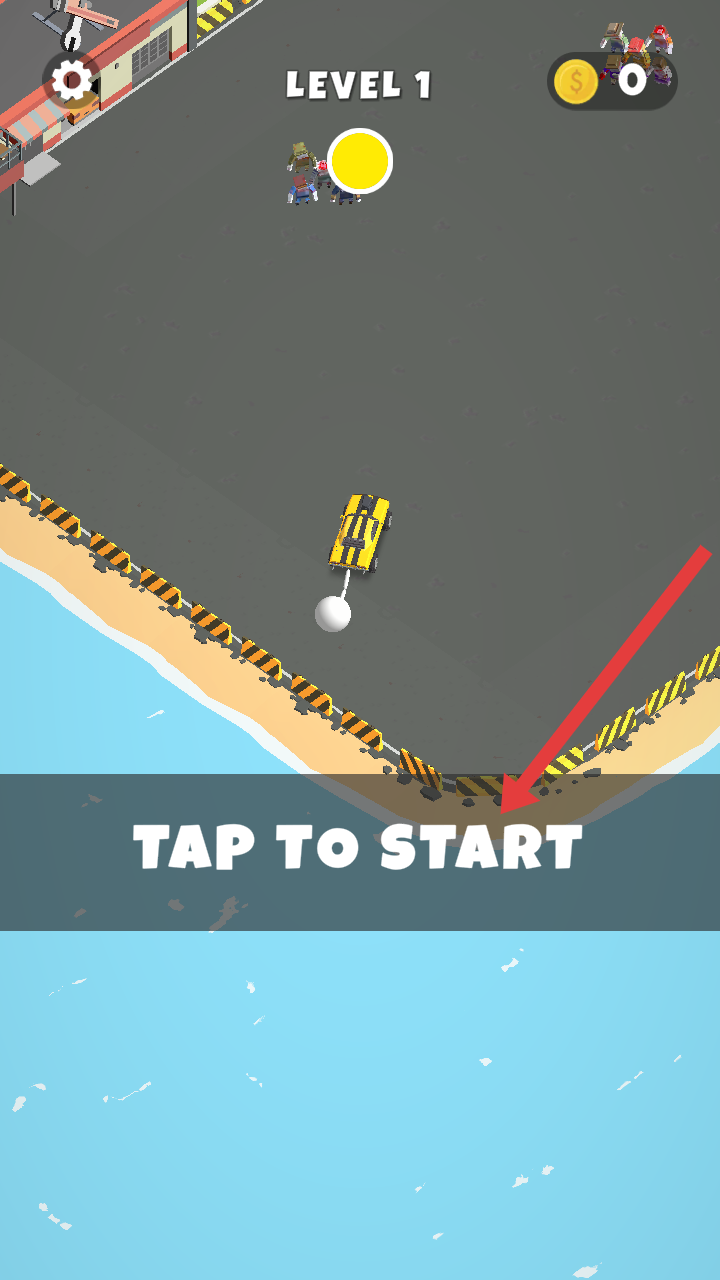Tap the 'Tap to Start' banner
Image resolution: width=720 pixels, height=1280 pixels.
pyautogui.click(x=359, y=850)
